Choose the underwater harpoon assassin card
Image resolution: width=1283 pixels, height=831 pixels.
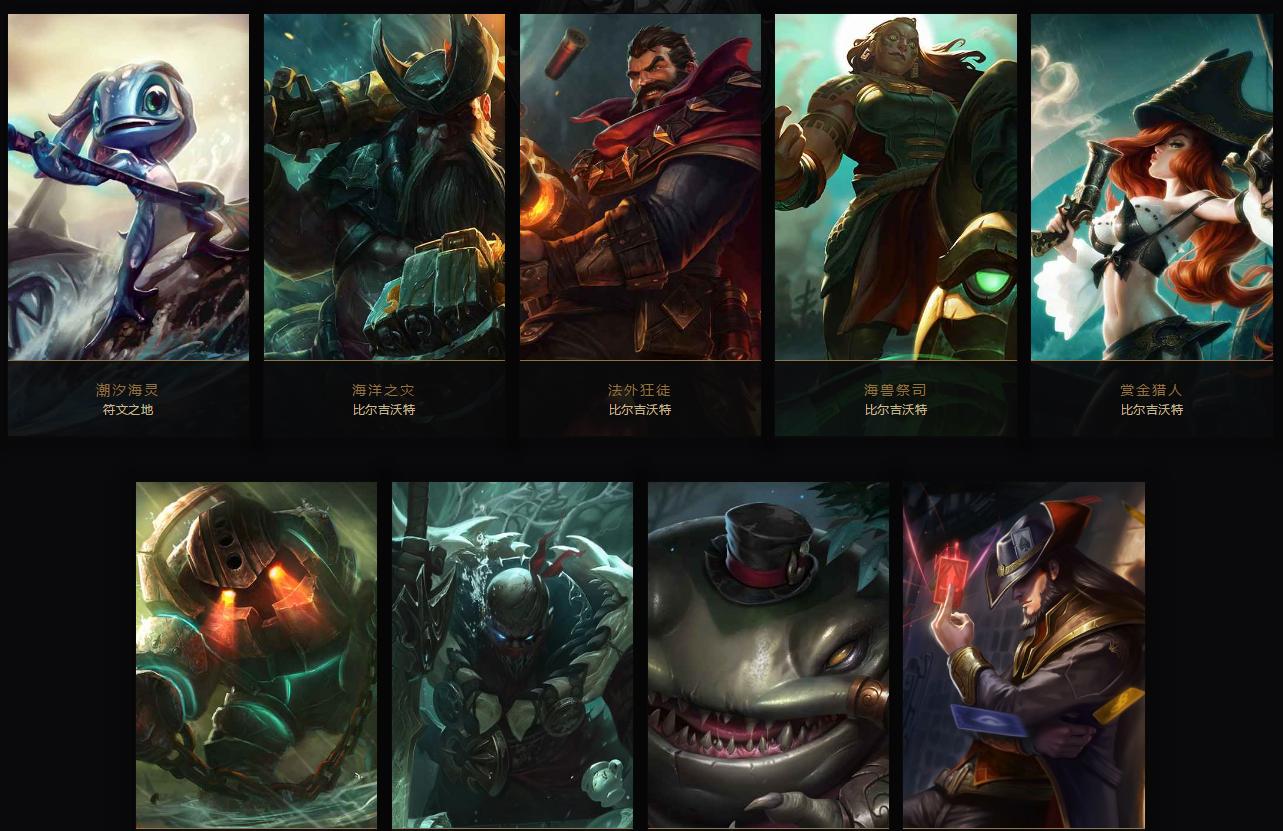click(512, 655)
